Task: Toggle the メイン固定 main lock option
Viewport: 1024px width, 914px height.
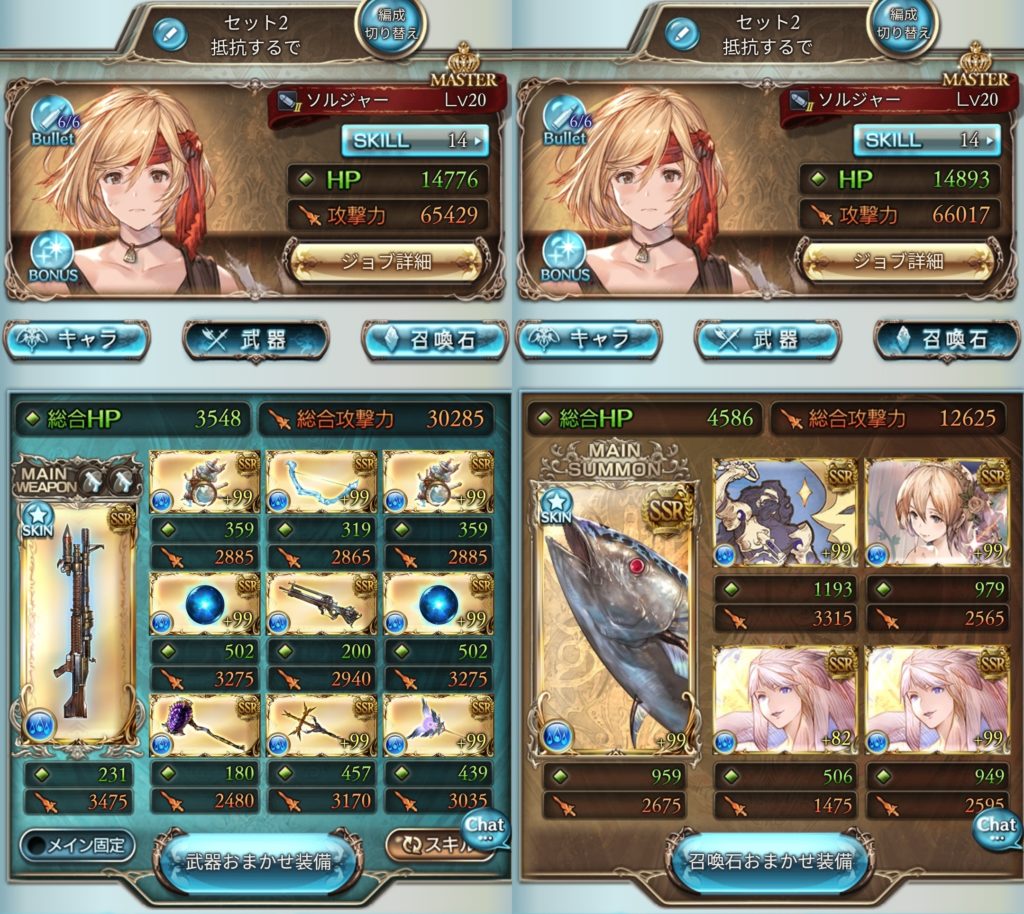Action: (x=77, y=845)
